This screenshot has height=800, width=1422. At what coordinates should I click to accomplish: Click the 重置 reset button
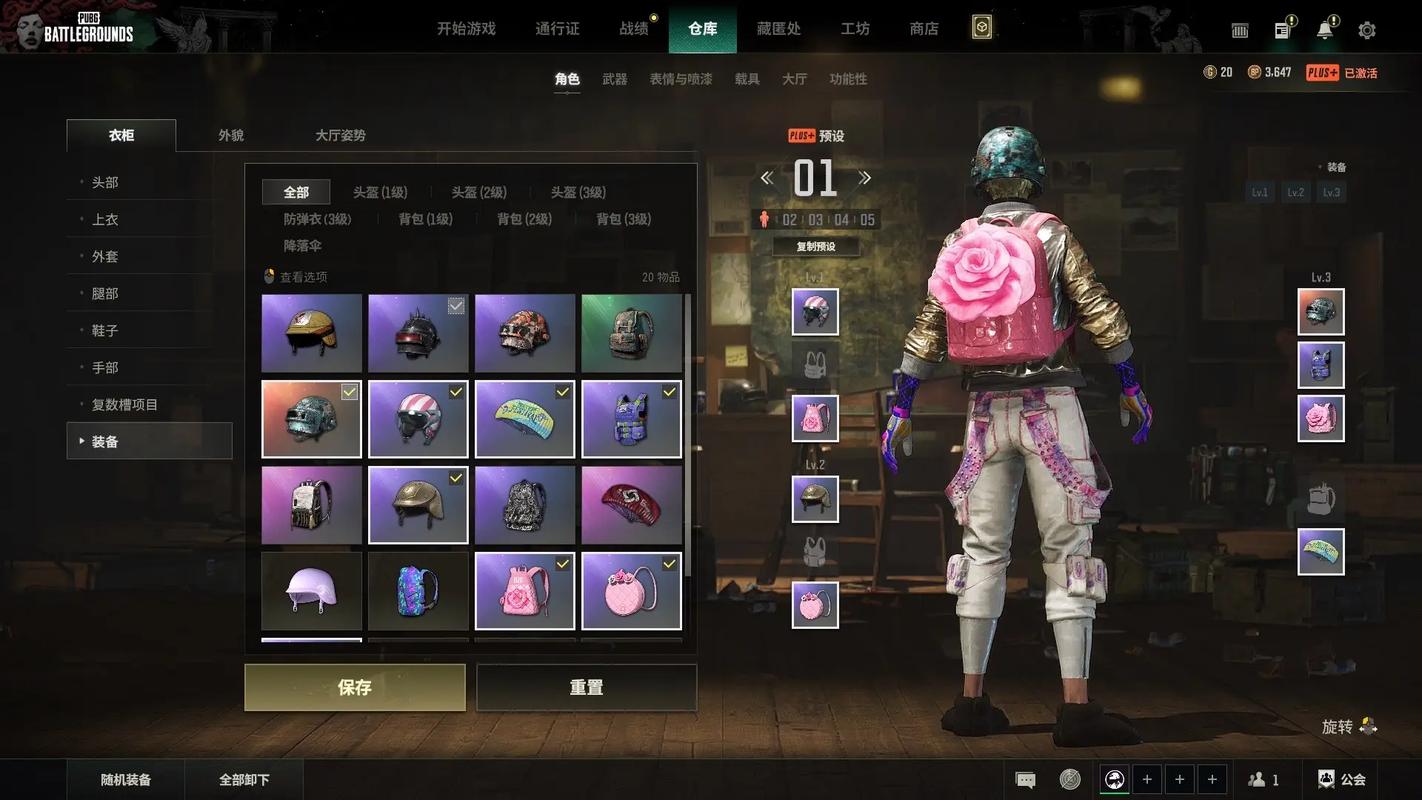pos(586,687)
